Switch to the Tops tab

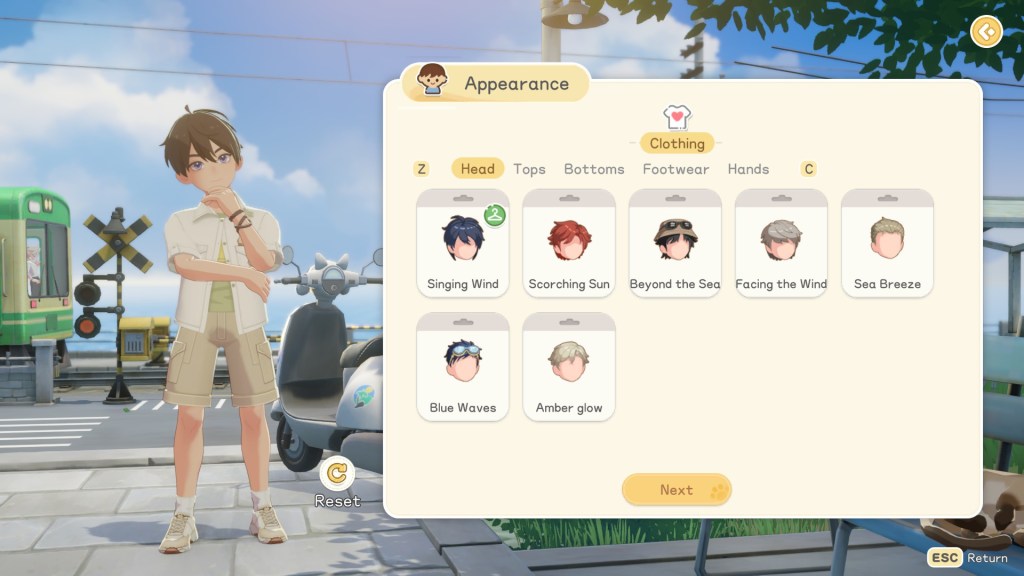[x=529, y=169]
